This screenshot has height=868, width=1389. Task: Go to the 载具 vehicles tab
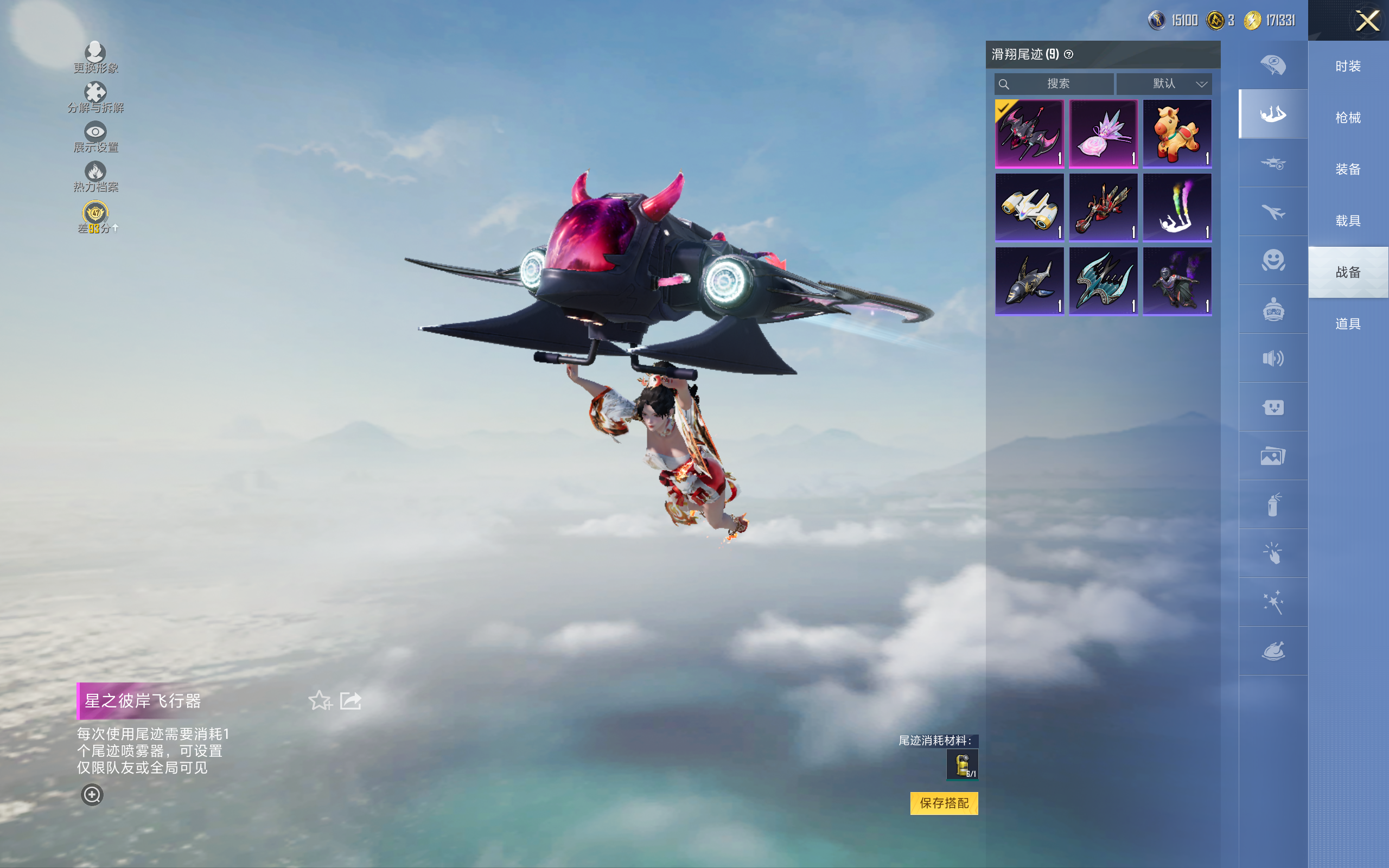click(1348, 221)
